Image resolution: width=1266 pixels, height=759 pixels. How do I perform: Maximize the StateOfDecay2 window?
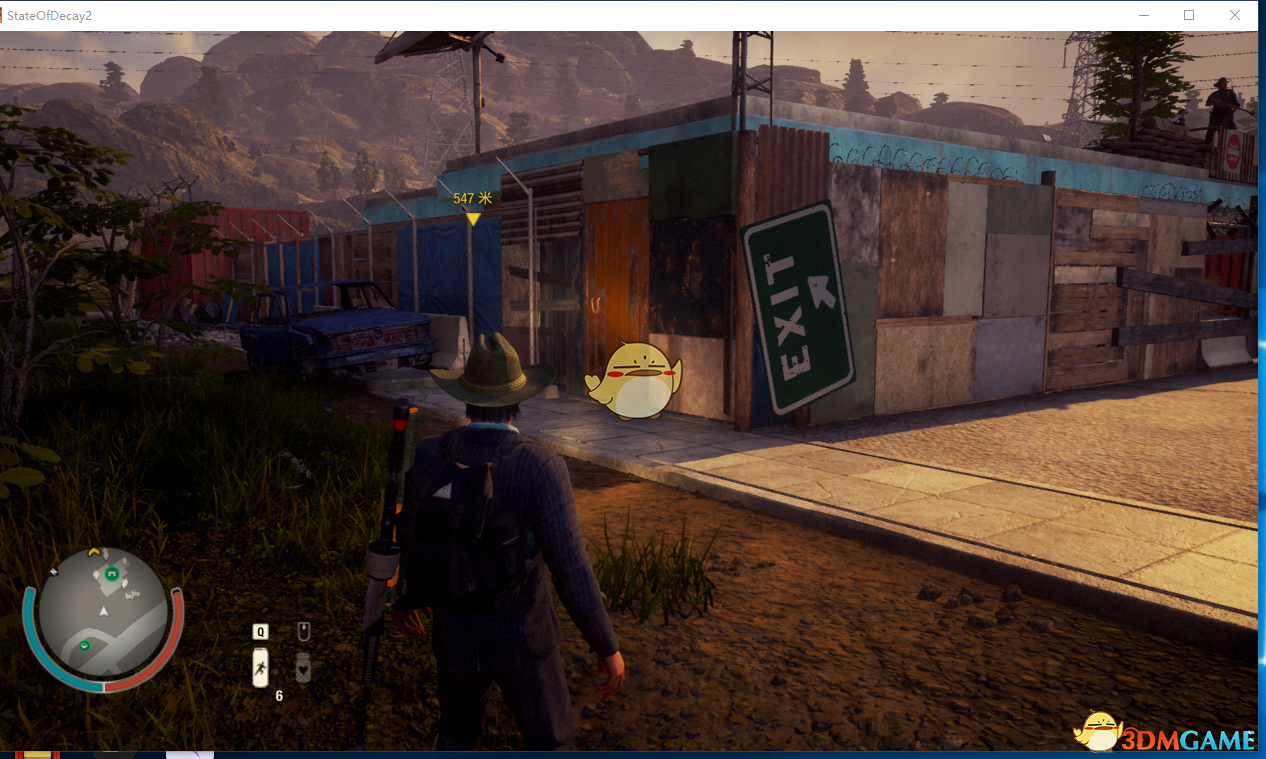1189,15
